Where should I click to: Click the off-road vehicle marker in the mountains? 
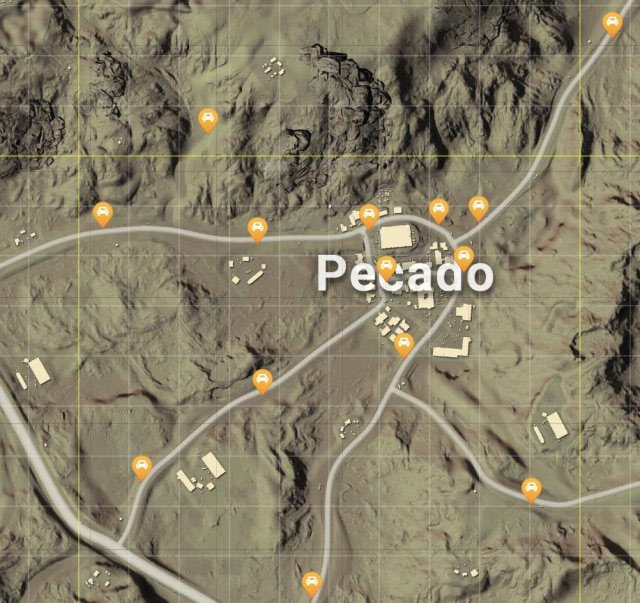pyautogui.click(x=207, y=121)
